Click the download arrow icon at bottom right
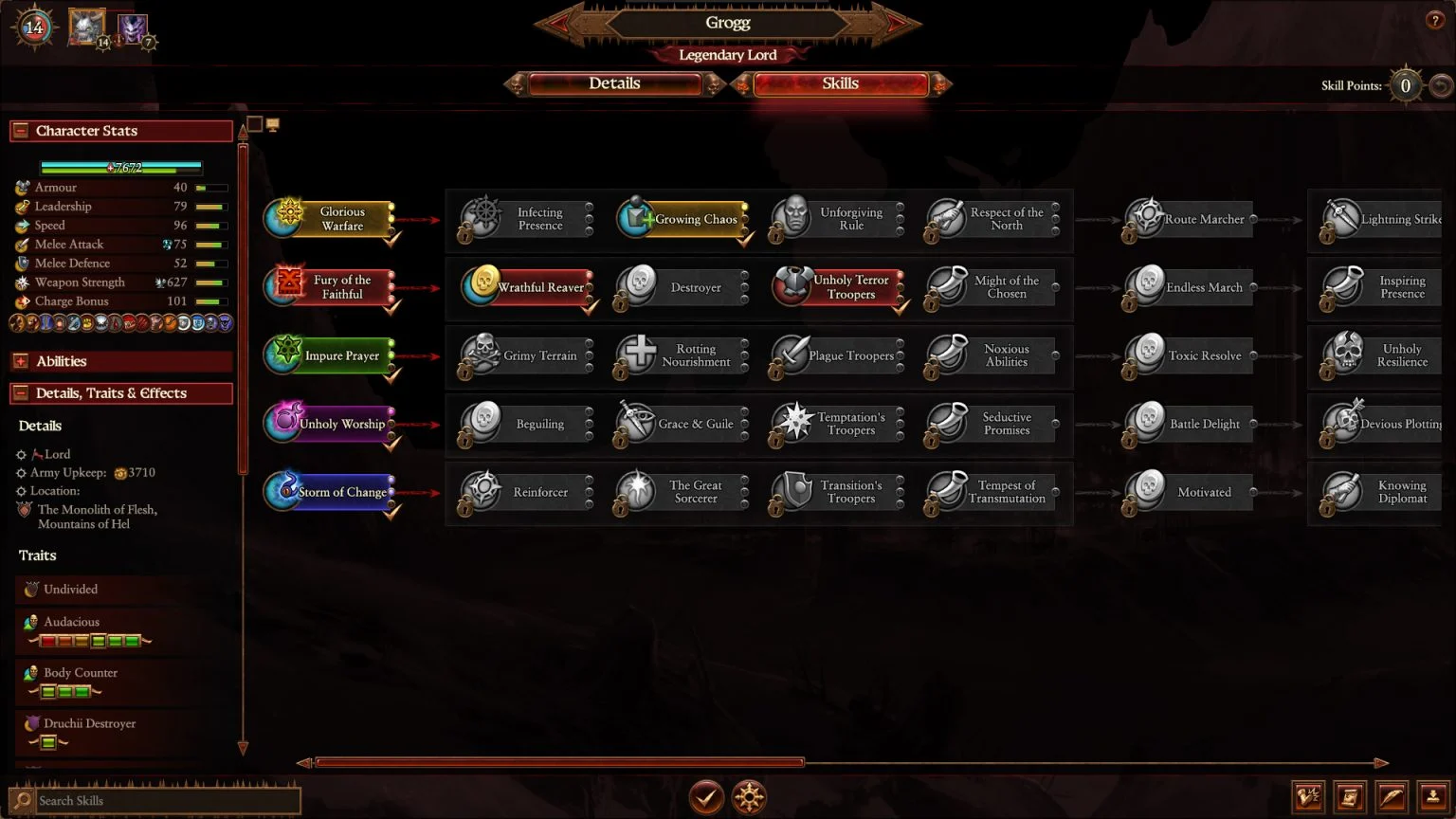The width and height of the screenshot is (1456, 819). [1431, 797]
